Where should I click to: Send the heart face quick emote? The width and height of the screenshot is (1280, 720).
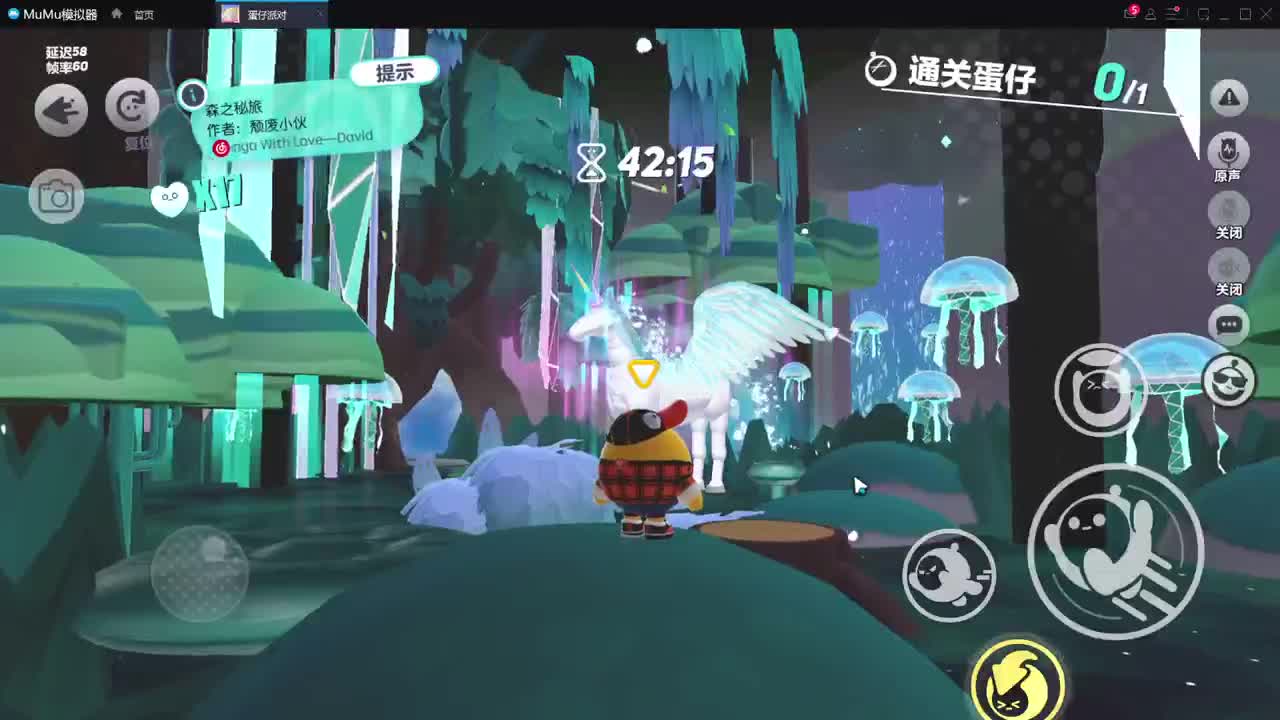pos(170,198)
